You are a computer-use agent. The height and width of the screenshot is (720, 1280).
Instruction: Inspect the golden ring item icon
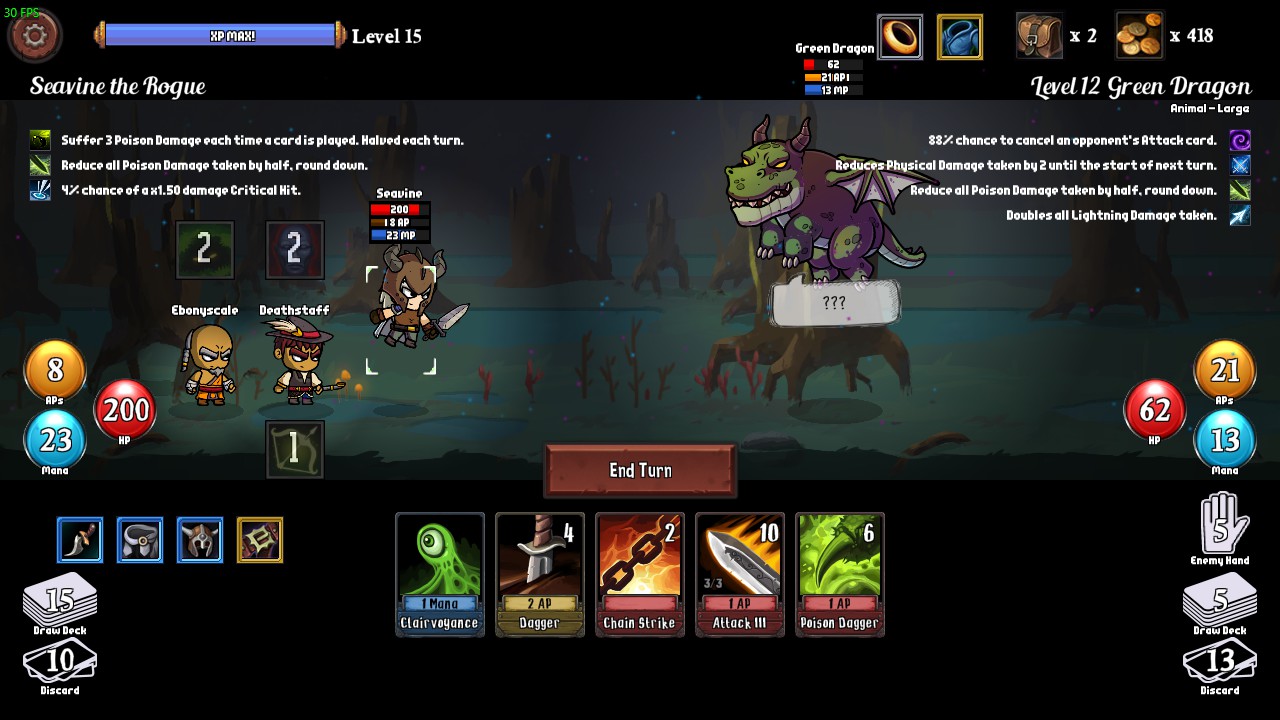coord(899,37)
